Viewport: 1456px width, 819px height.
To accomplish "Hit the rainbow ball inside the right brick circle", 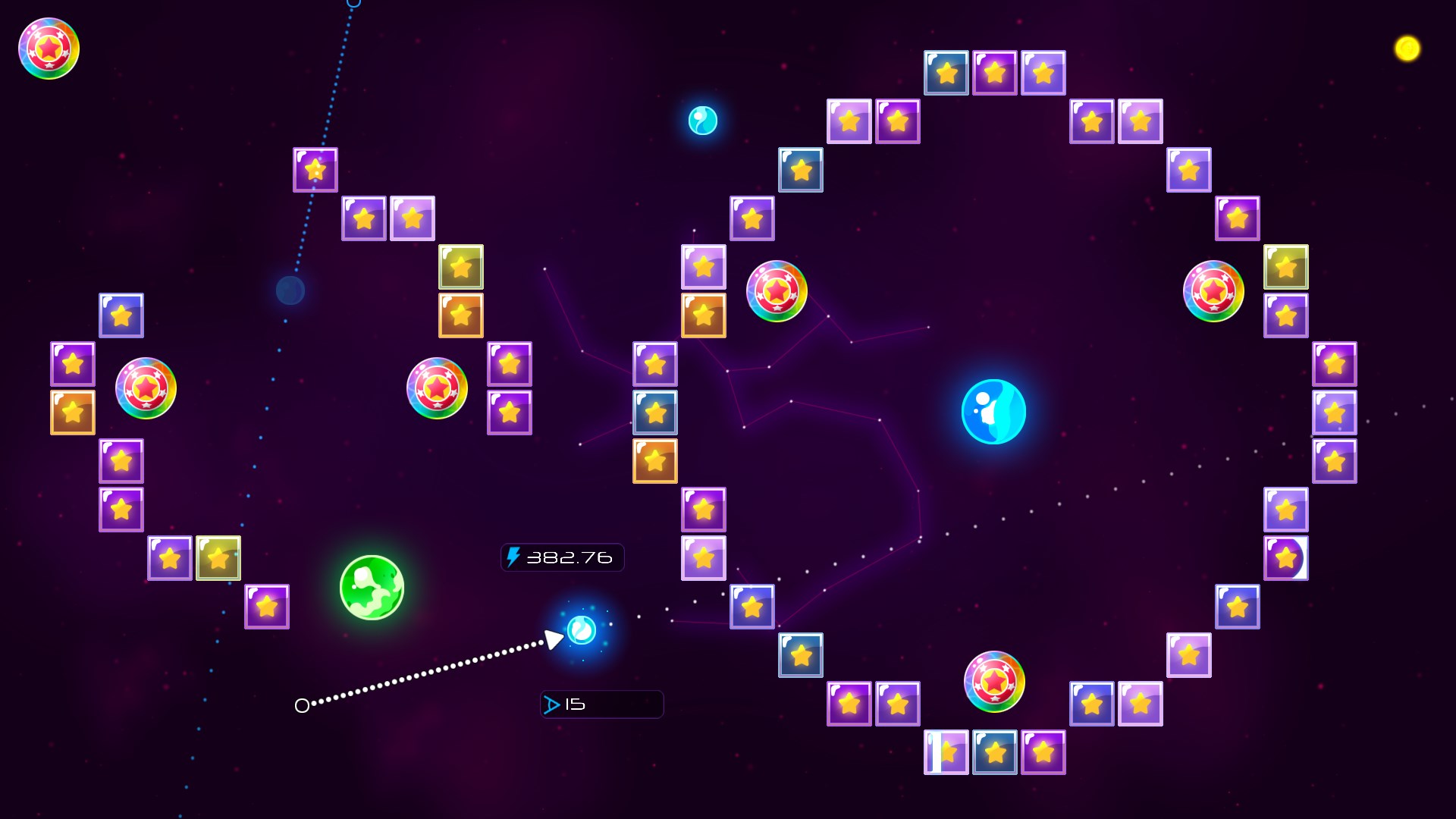I will tap(1213, 290).
